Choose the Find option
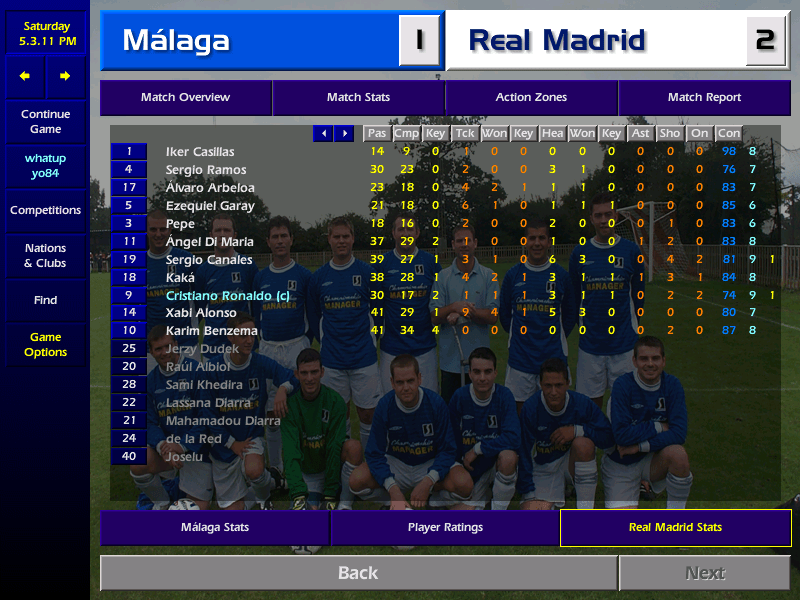Image resolution: width=800 pixels, height=600 pixels. [45, 300]
